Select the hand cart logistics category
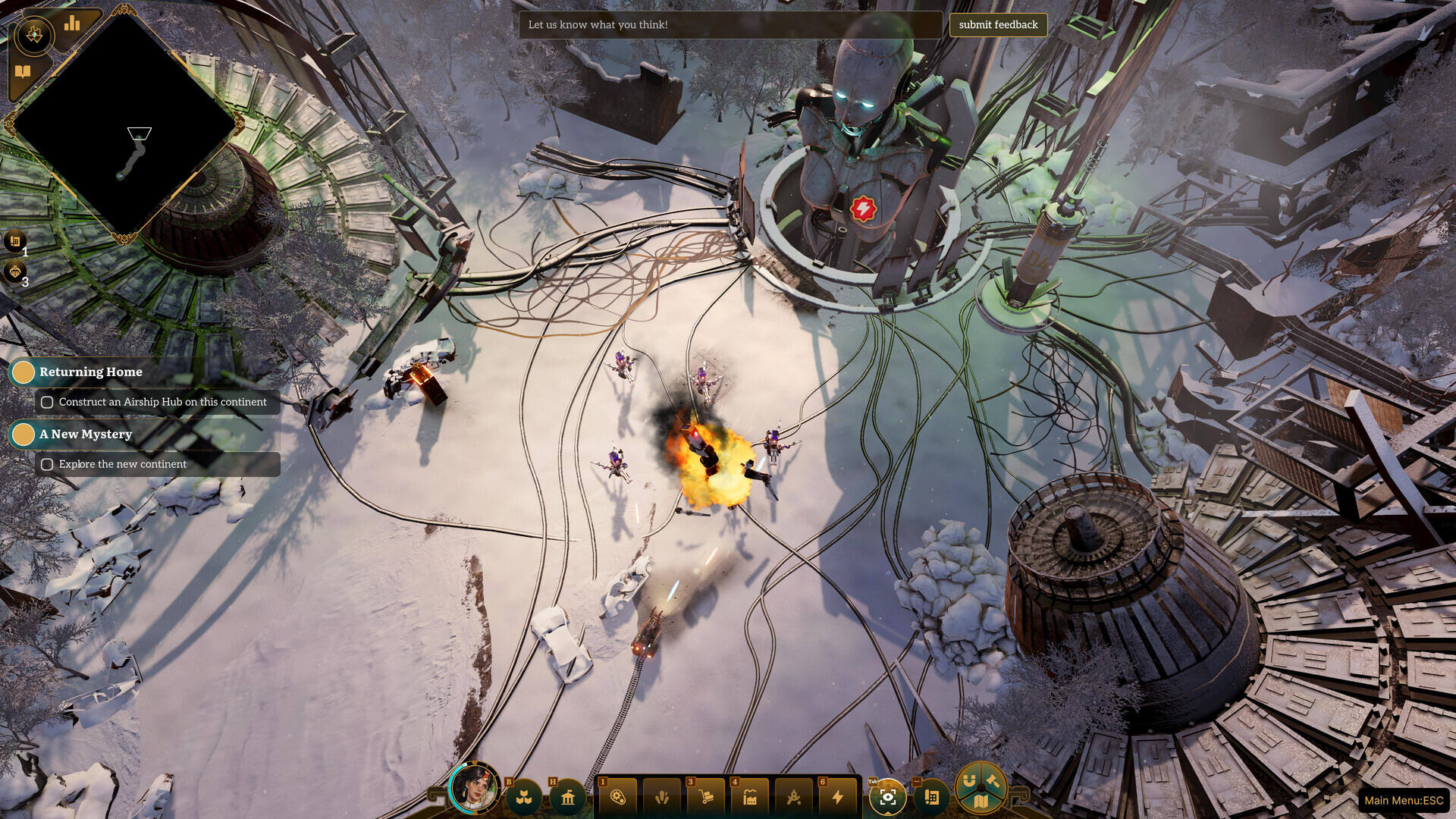 [706, 797]
